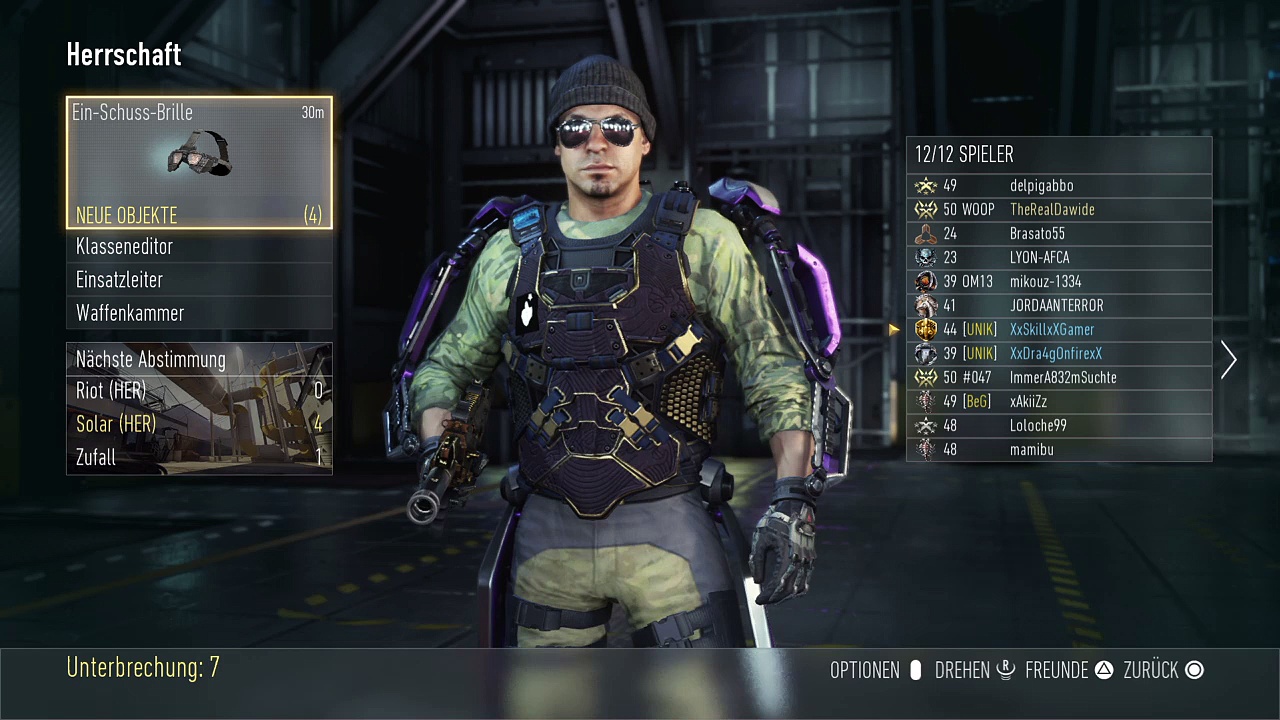The width and height of the screenshot is (1280, 720).
Task: Select player XxSkillxXGamer row
Action: tap(1059, 330)
